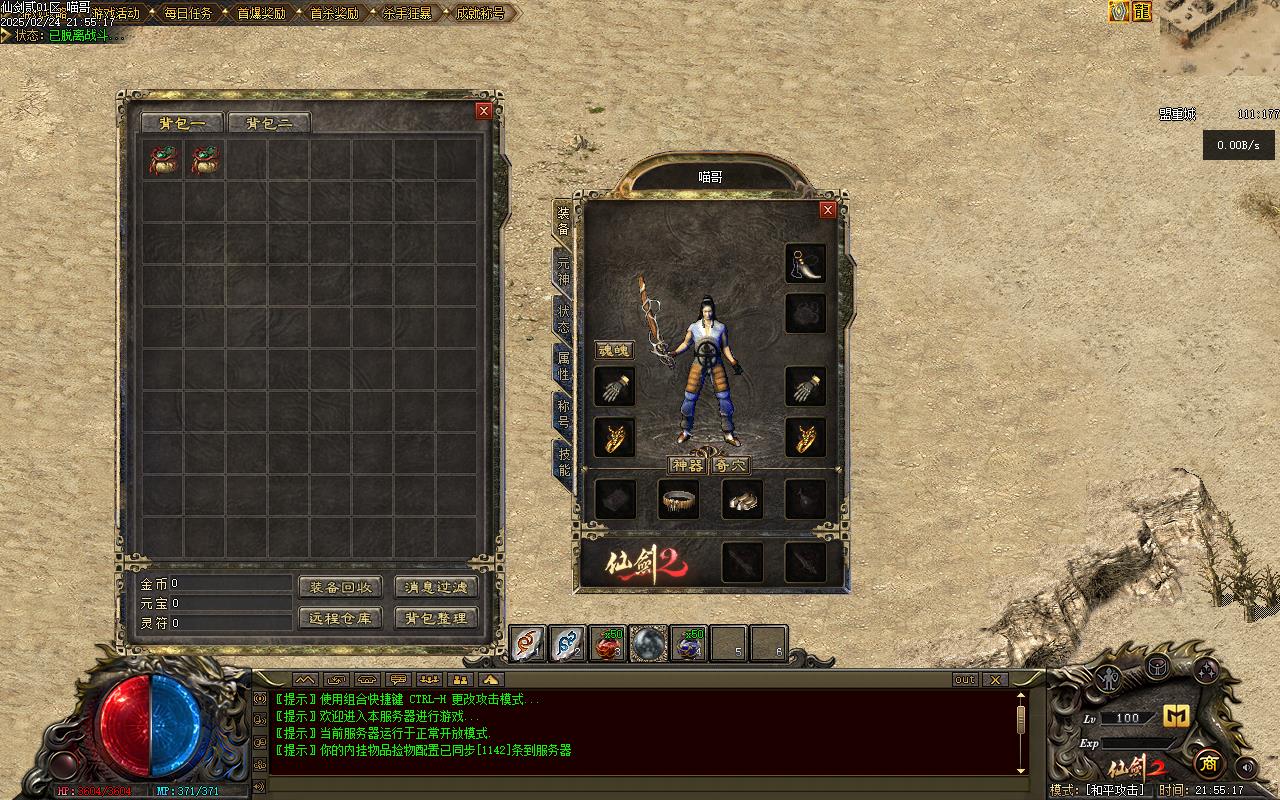
Task: Sort the bag with 背包整理
Action: [x=436, y=618]
